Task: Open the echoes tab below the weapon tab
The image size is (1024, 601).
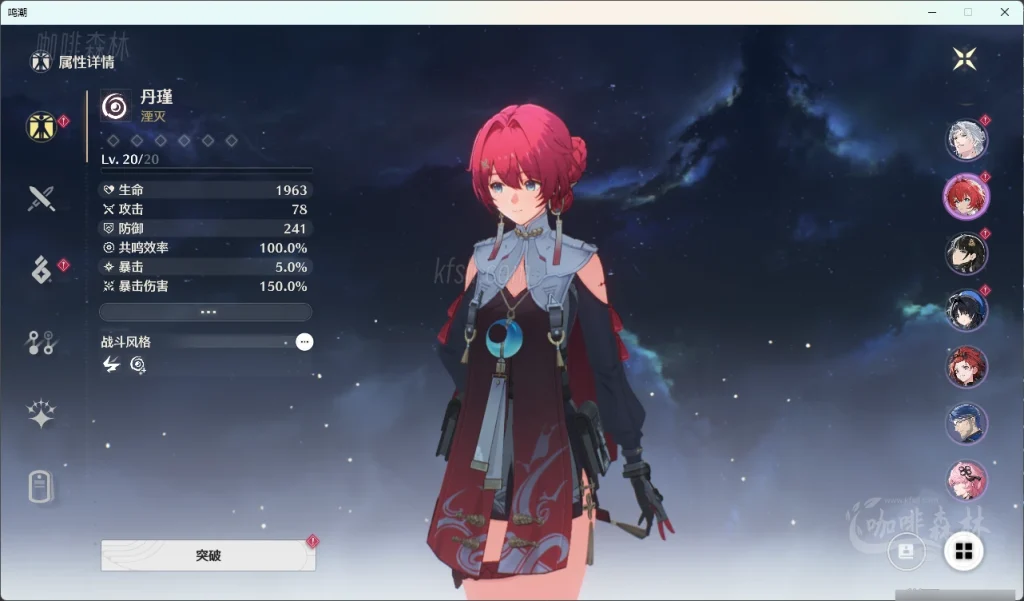Action: (41, 269)
